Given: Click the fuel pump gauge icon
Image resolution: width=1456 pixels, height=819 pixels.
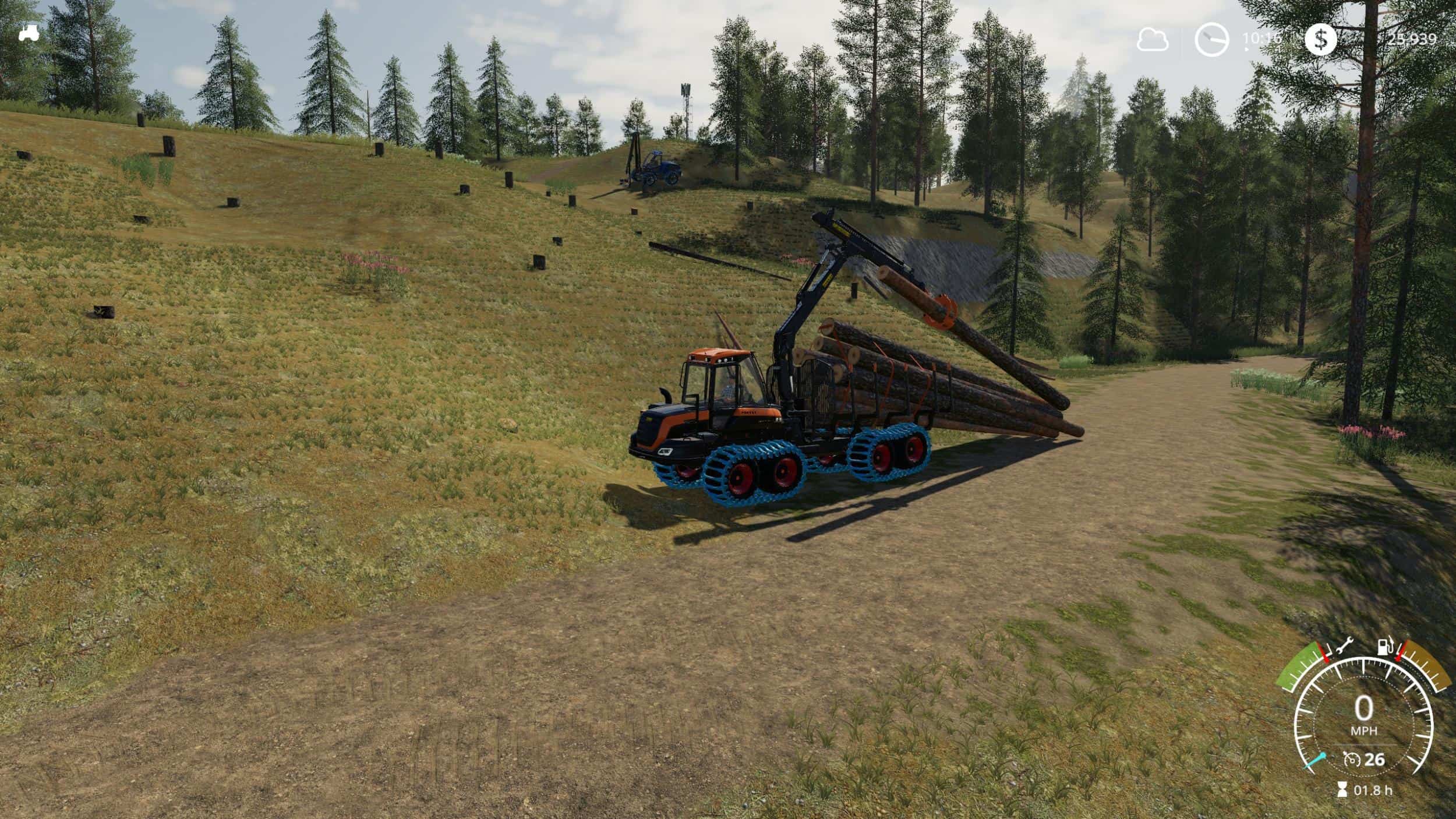Looking at the screenshot, I should pyautogui.click(x=1384, y=648).
